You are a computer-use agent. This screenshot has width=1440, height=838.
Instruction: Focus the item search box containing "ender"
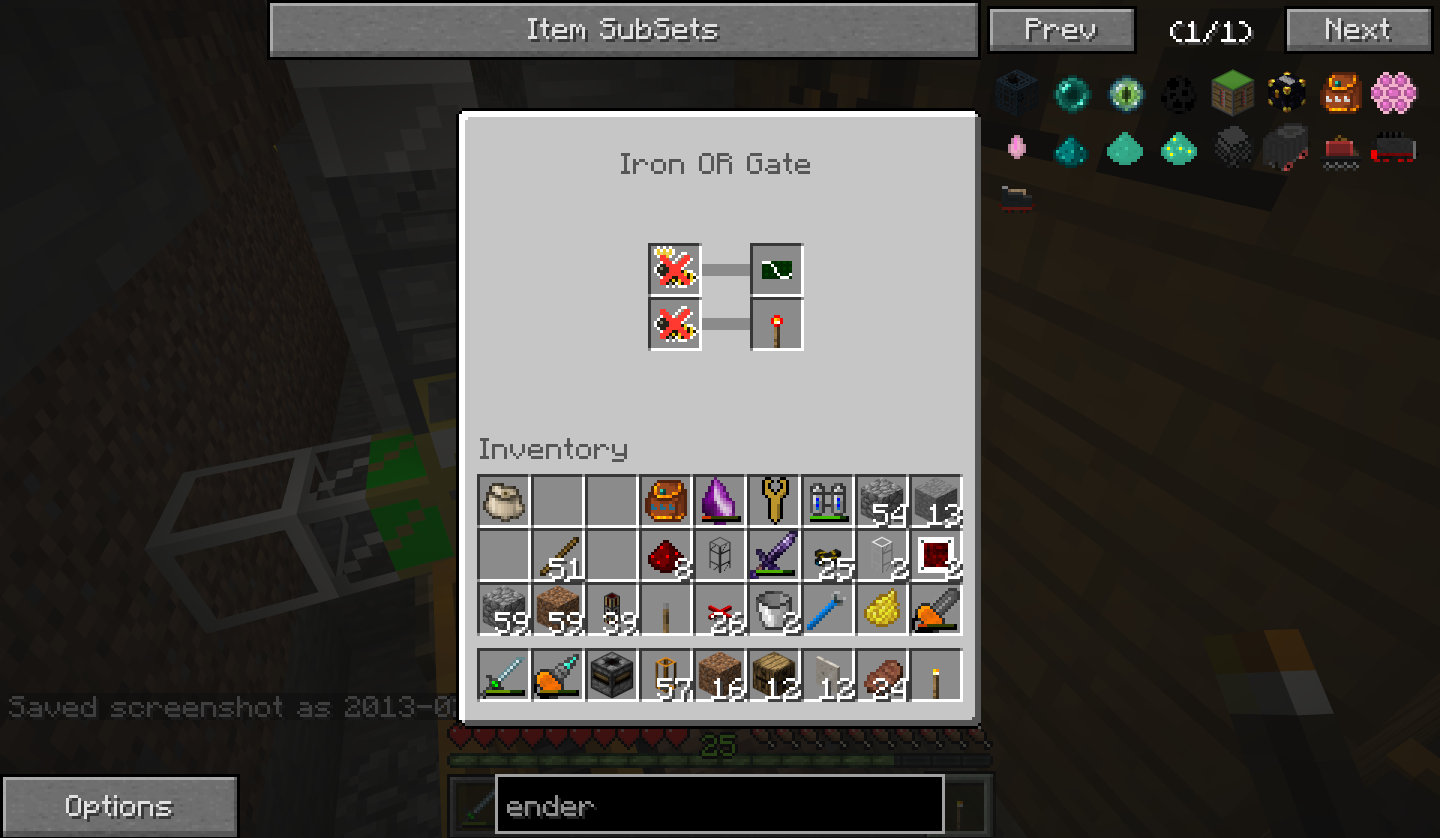point(719,805)
